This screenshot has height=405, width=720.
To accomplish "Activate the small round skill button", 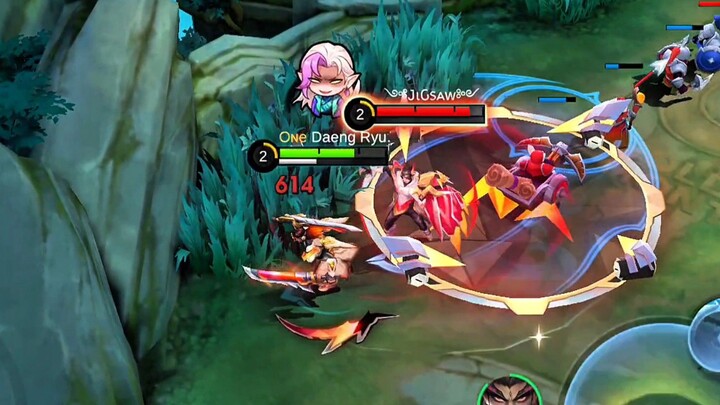I will pyautogui.click(x=706, y=334).
